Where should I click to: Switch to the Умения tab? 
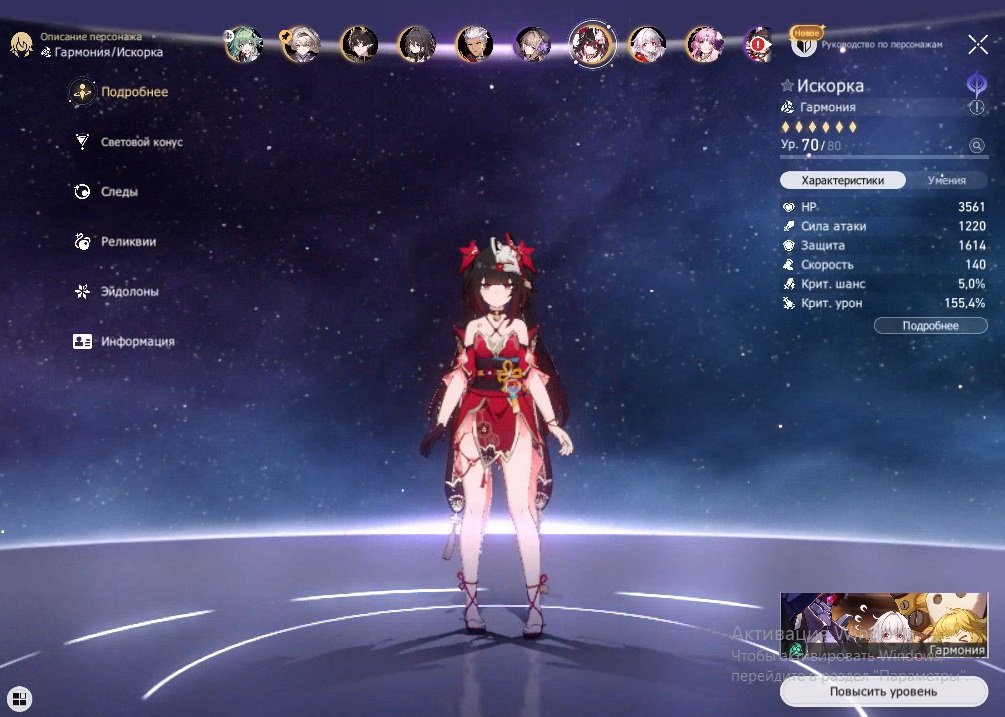[x=946, y=181]
